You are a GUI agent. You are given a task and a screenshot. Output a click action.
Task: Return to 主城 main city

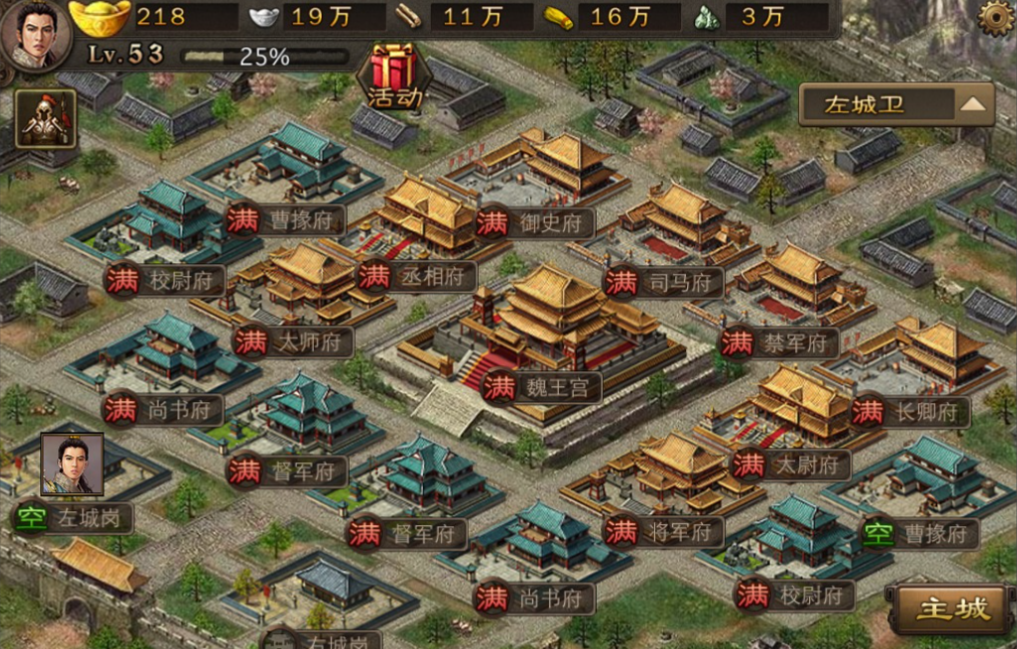pos(951,607)
